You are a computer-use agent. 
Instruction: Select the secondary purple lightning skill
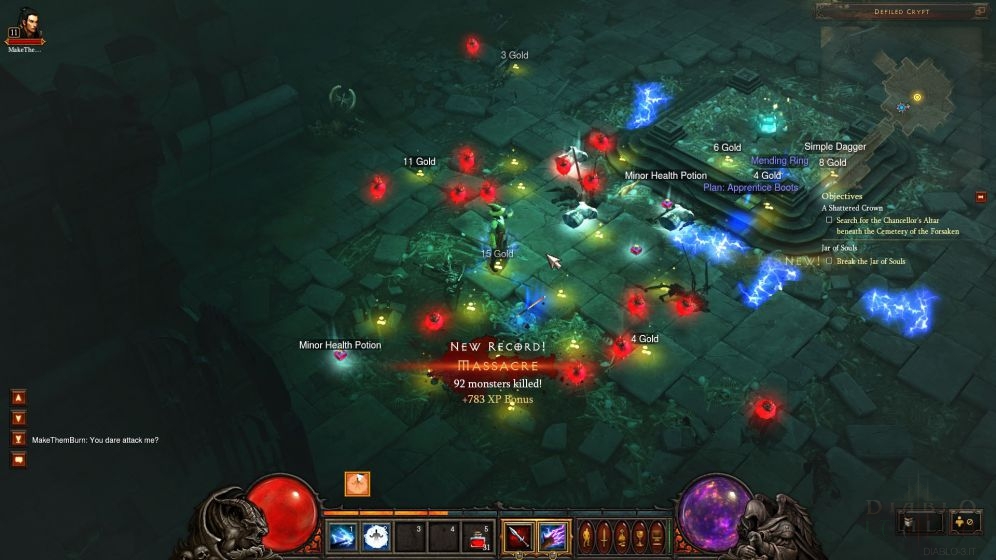click(x=552, y=536)
